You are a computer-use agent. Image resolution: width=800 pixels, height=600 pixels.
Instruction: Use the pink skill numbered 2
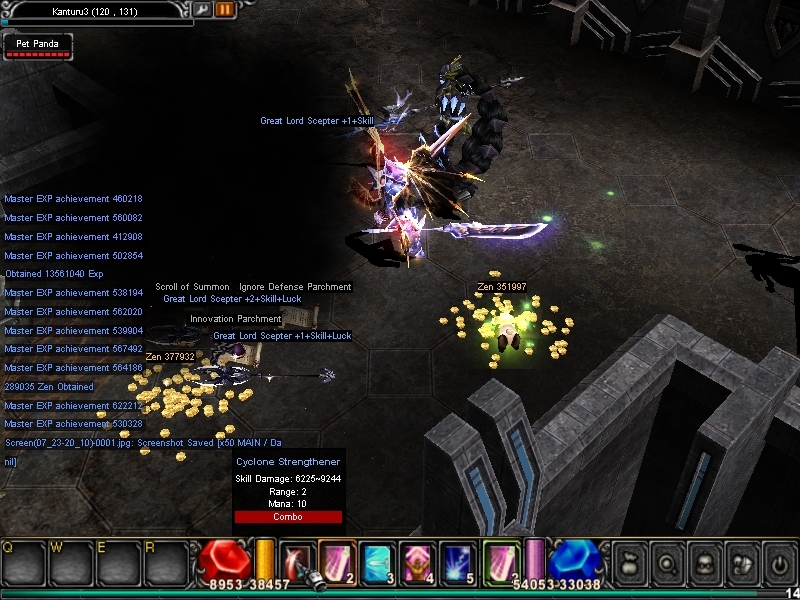click(337, 559)
